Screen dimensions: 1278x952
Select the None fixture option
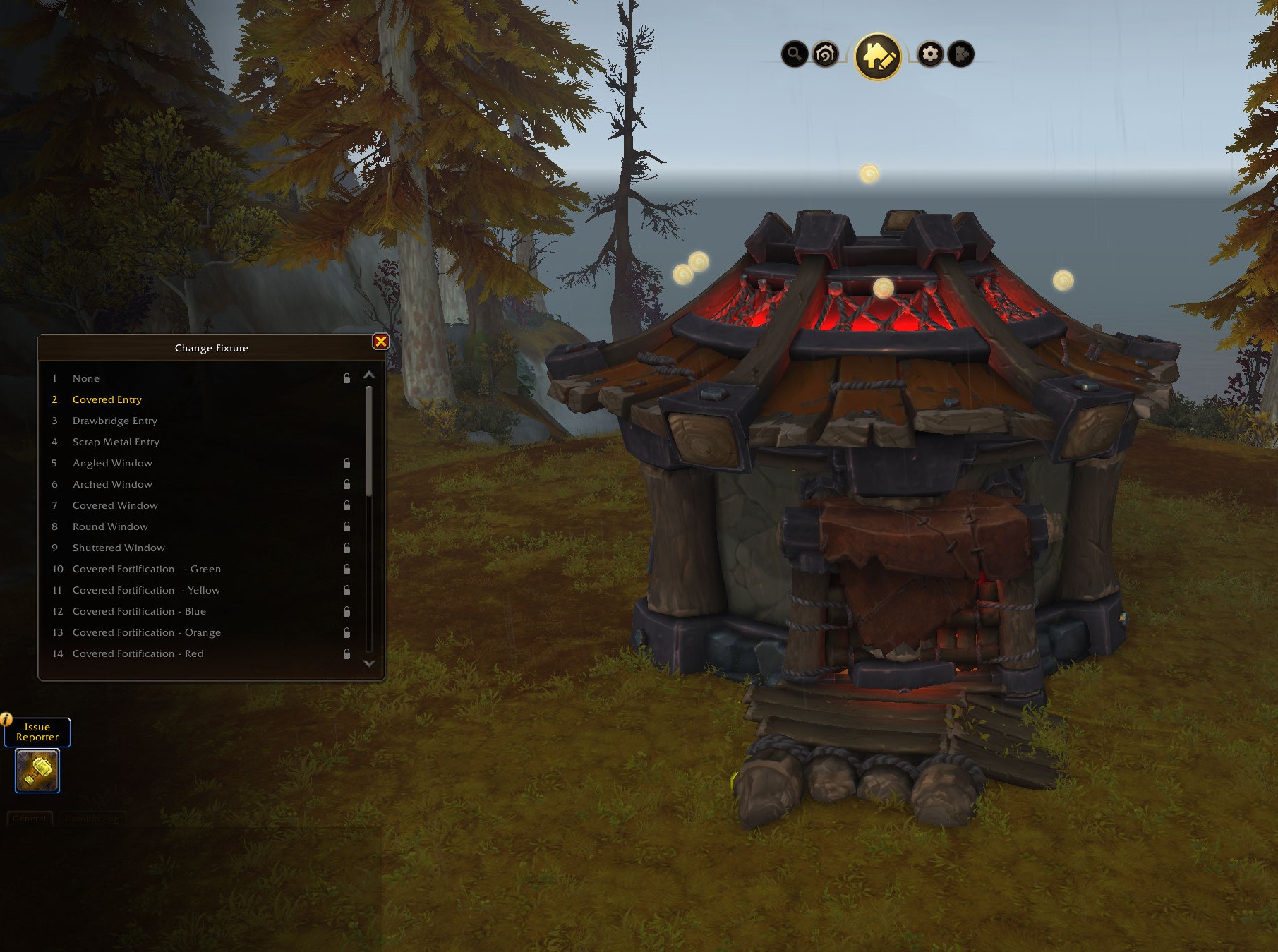(86, 378)
